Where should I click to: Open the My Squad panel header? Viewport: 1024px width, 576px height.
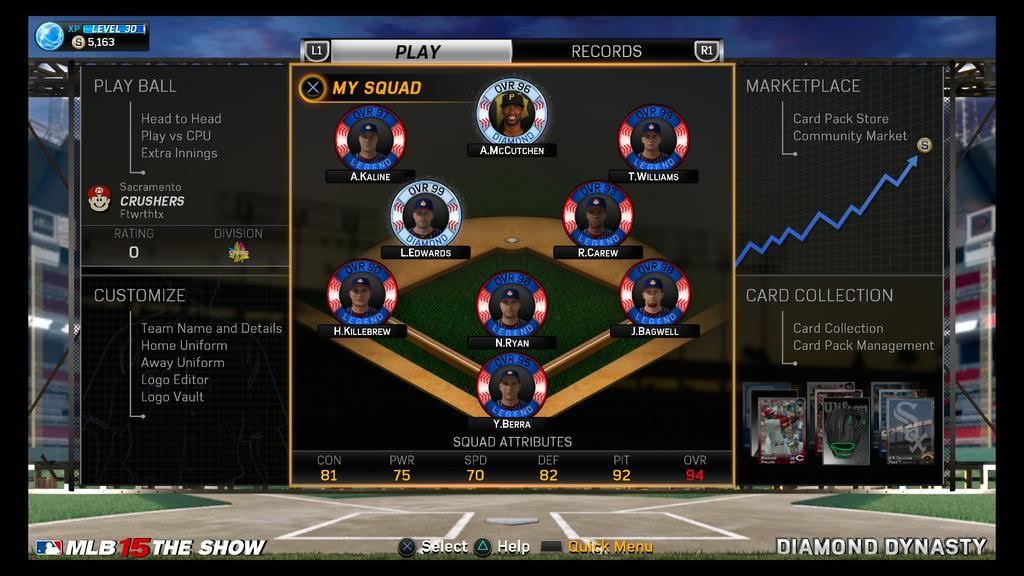376,88
